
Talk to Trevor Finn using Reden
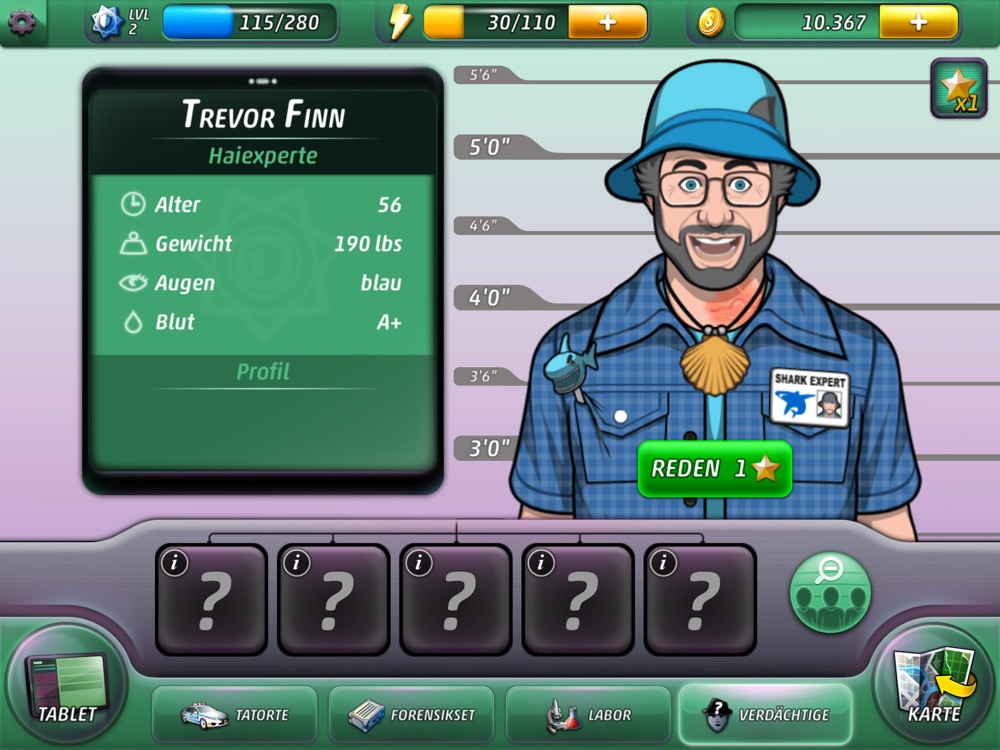(714, 469)
